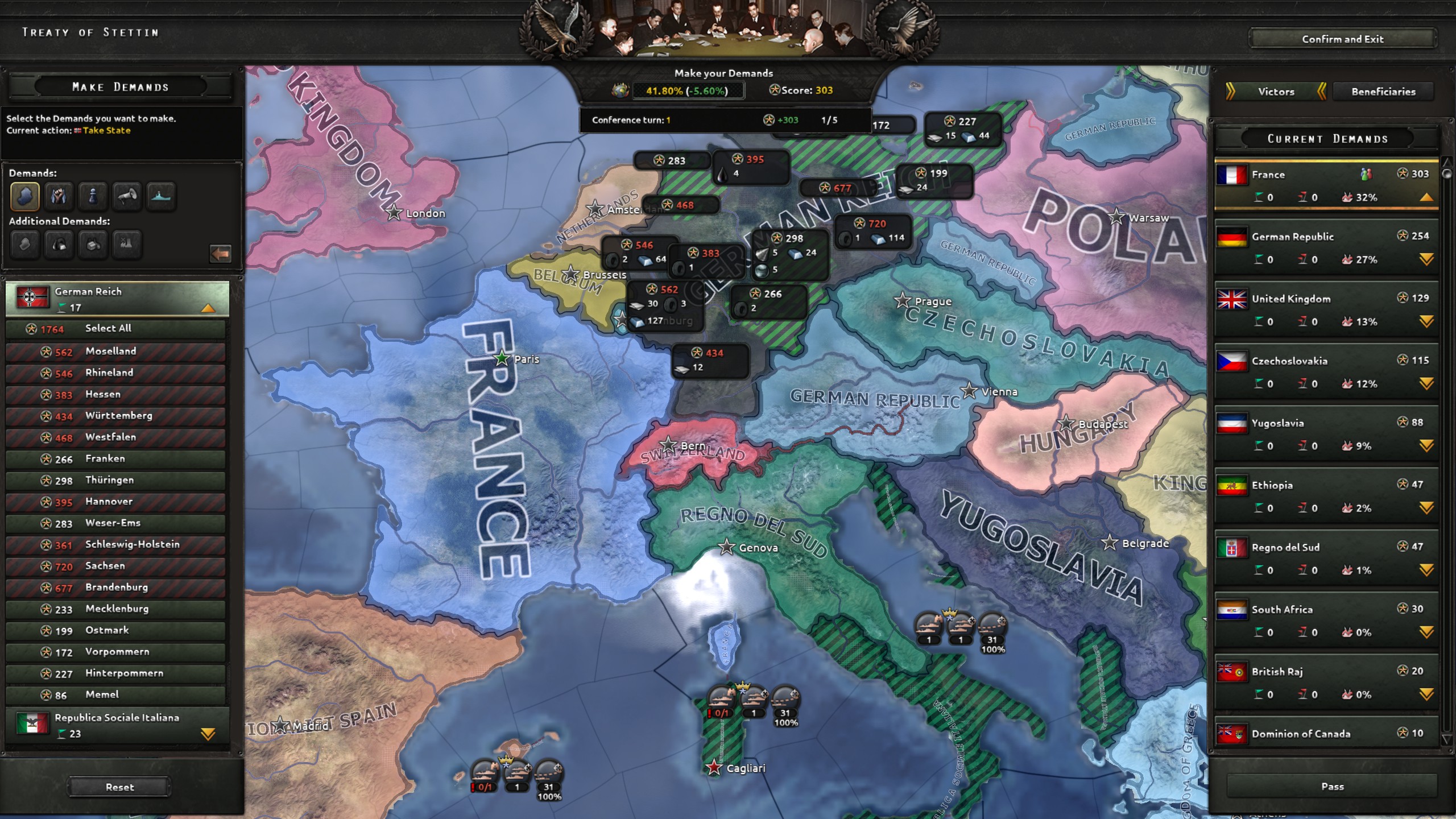
Task: Select the megaphone demand icon
Action: pos(127,196)
